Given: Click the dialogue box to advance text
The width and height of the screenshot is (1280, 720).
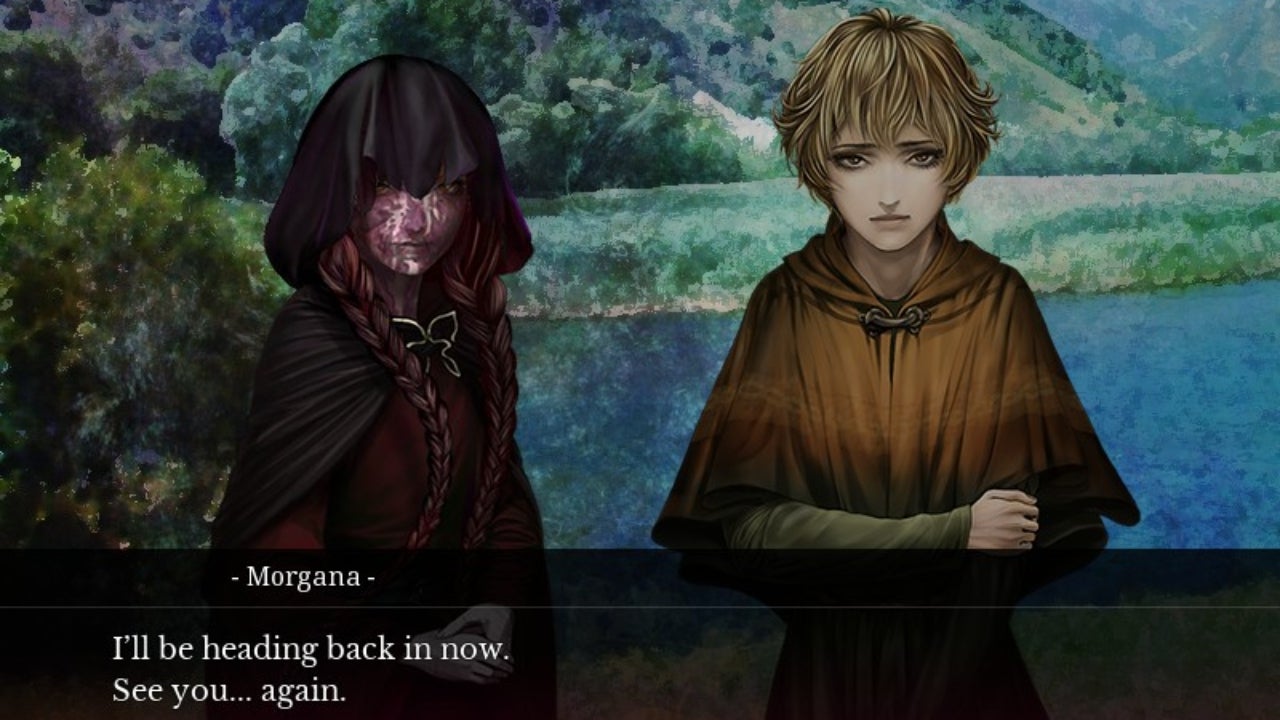Looking at the screenshot, I should (640, 655).
